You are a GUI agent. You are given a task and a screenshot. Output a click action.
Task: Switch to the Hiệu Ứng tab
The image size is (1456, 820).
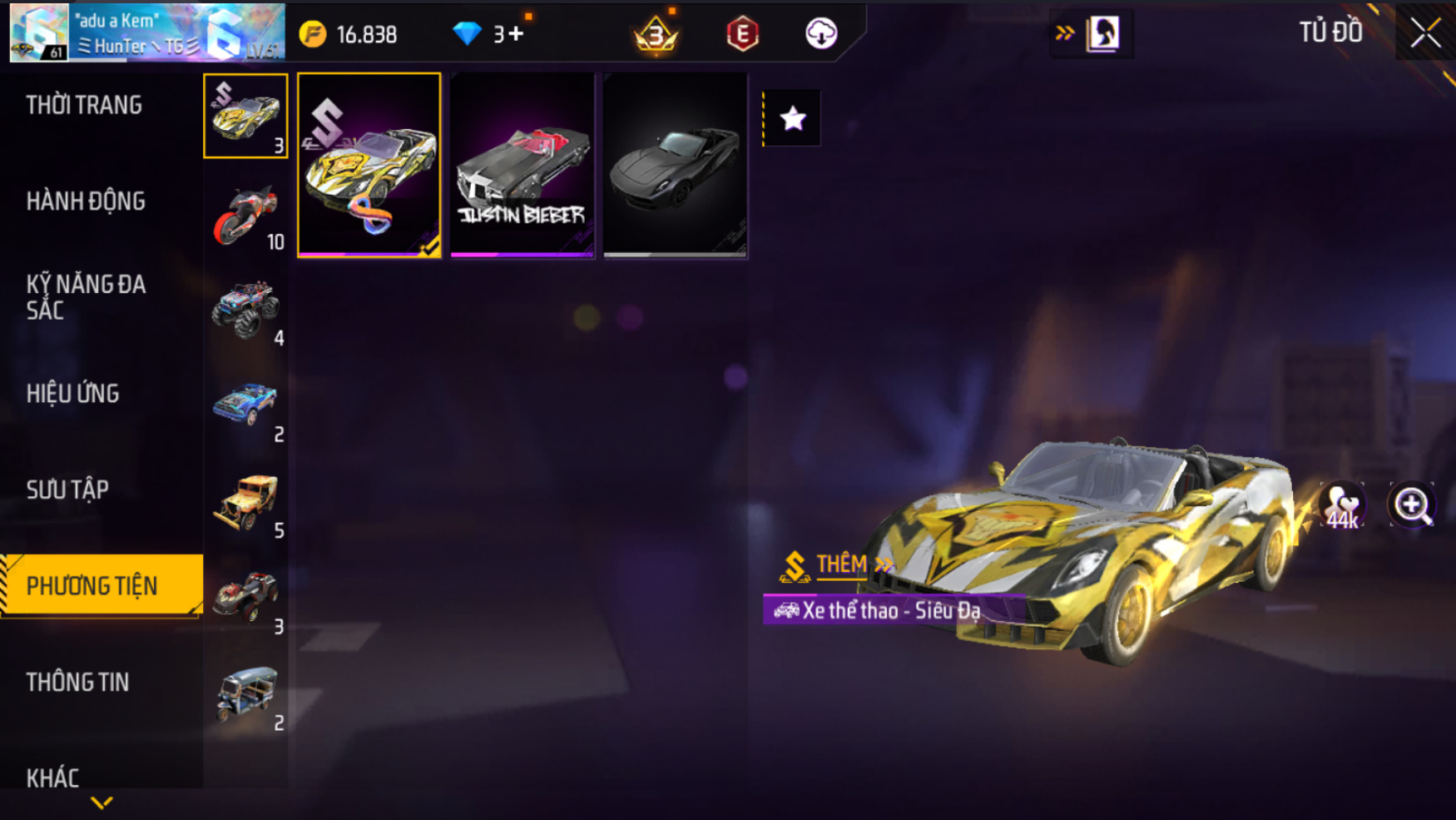click(x=73, y=393)
